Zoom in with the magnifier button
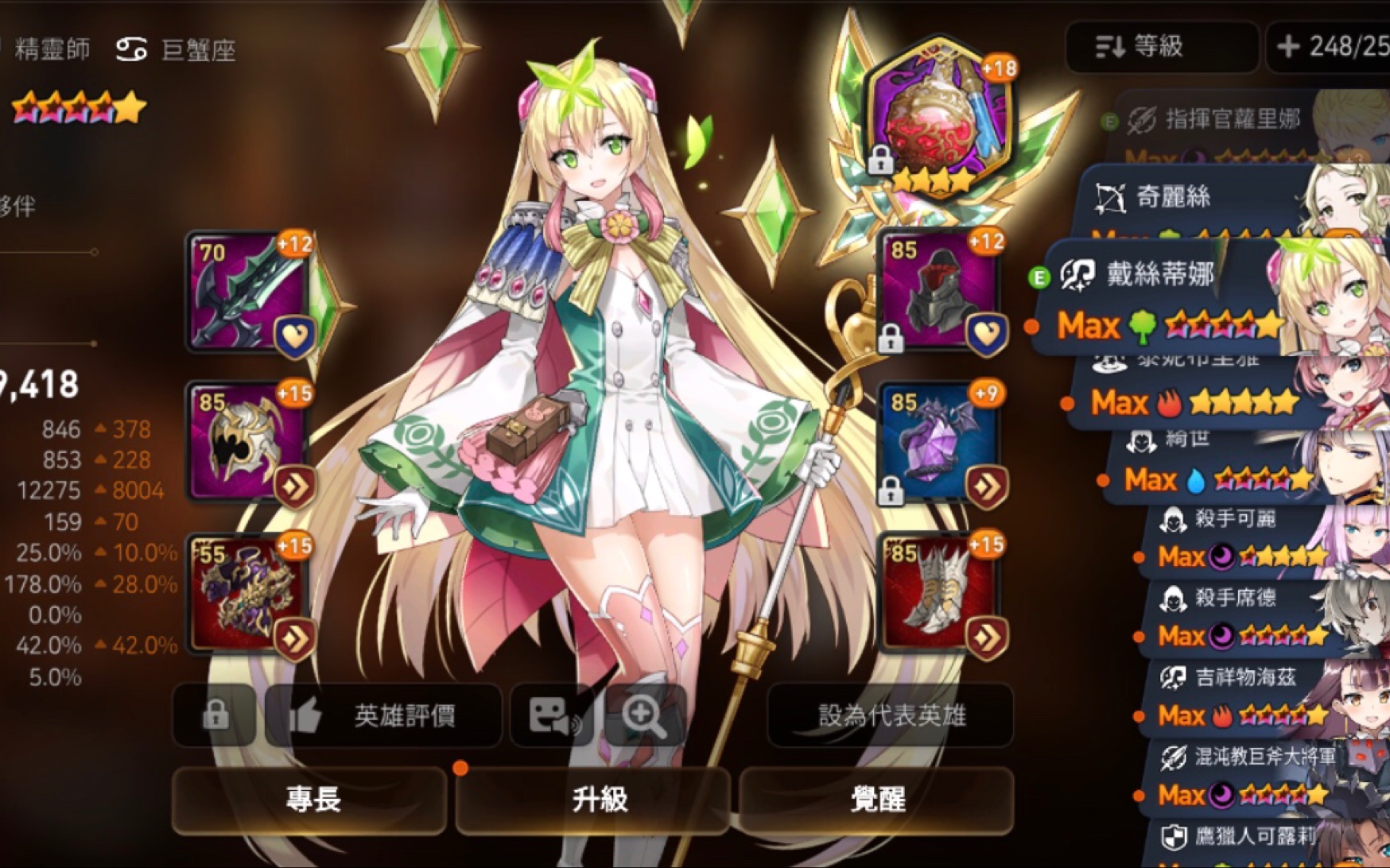Screen dimensions: 1390x868 point(643,715)
